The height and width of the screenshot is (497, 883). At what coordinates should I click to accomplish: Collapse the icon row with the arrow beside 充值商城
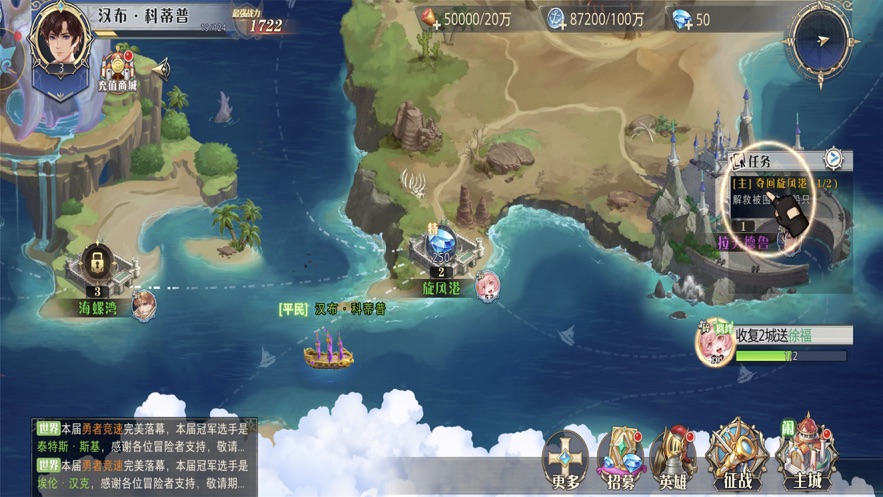159,69
